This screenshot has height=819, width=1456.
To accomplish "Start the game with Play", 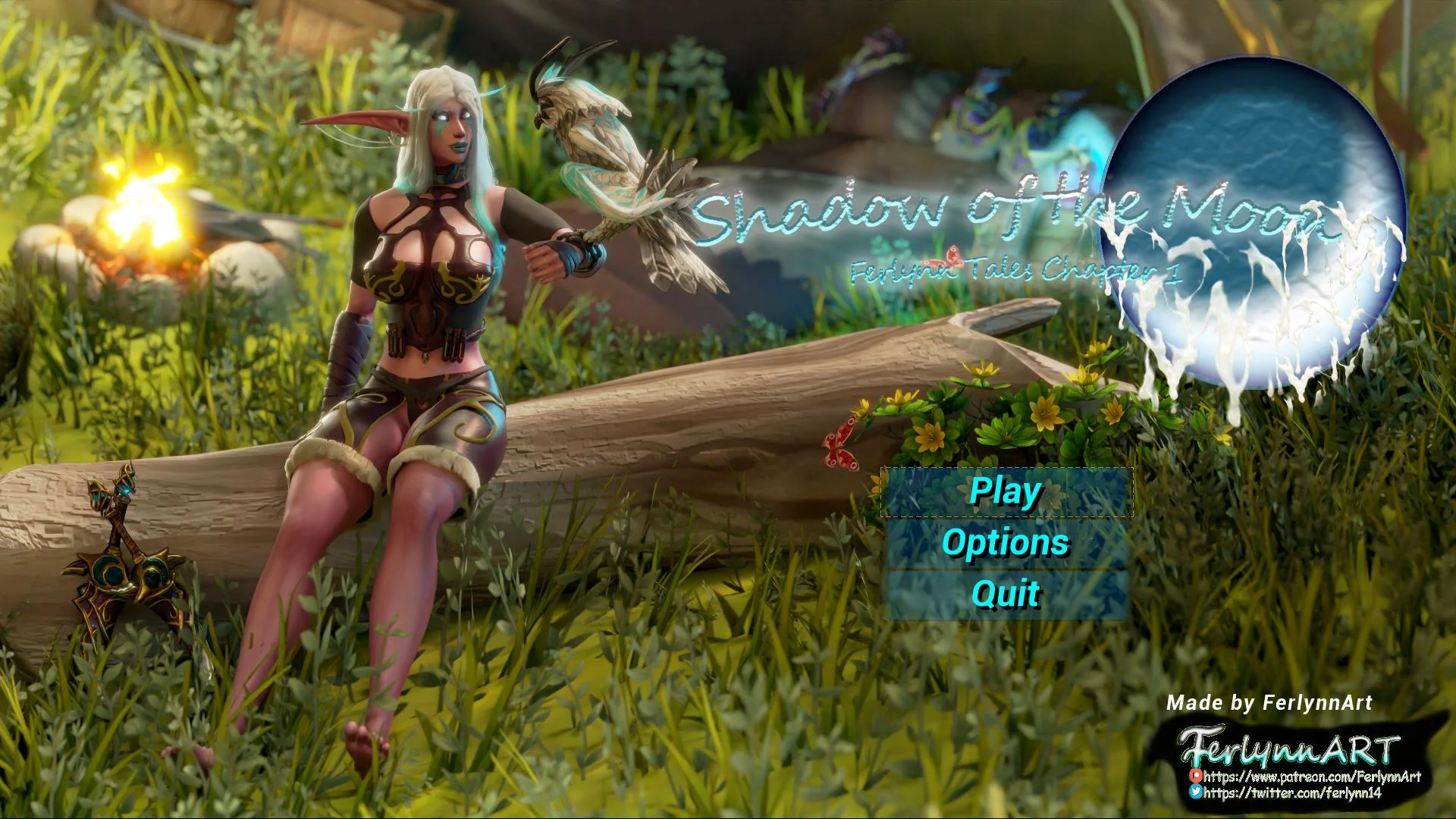I will [x=1006, y=492].
